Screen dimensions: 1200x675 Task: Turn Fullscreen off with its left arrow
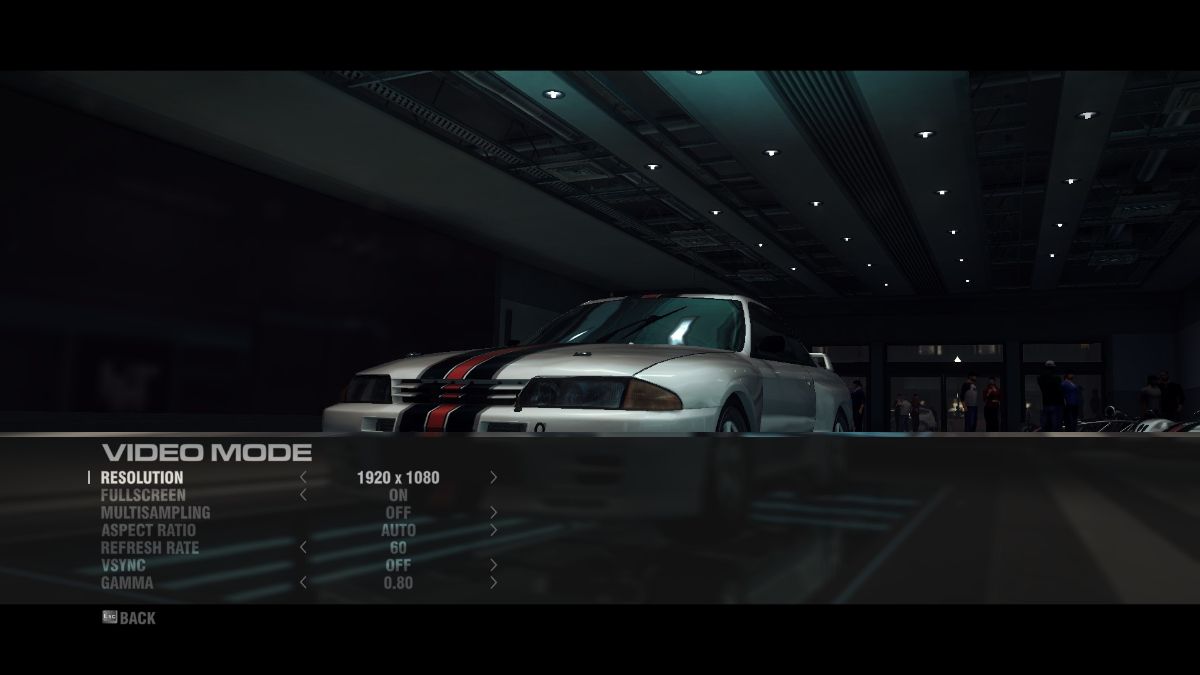coord(303,495)
